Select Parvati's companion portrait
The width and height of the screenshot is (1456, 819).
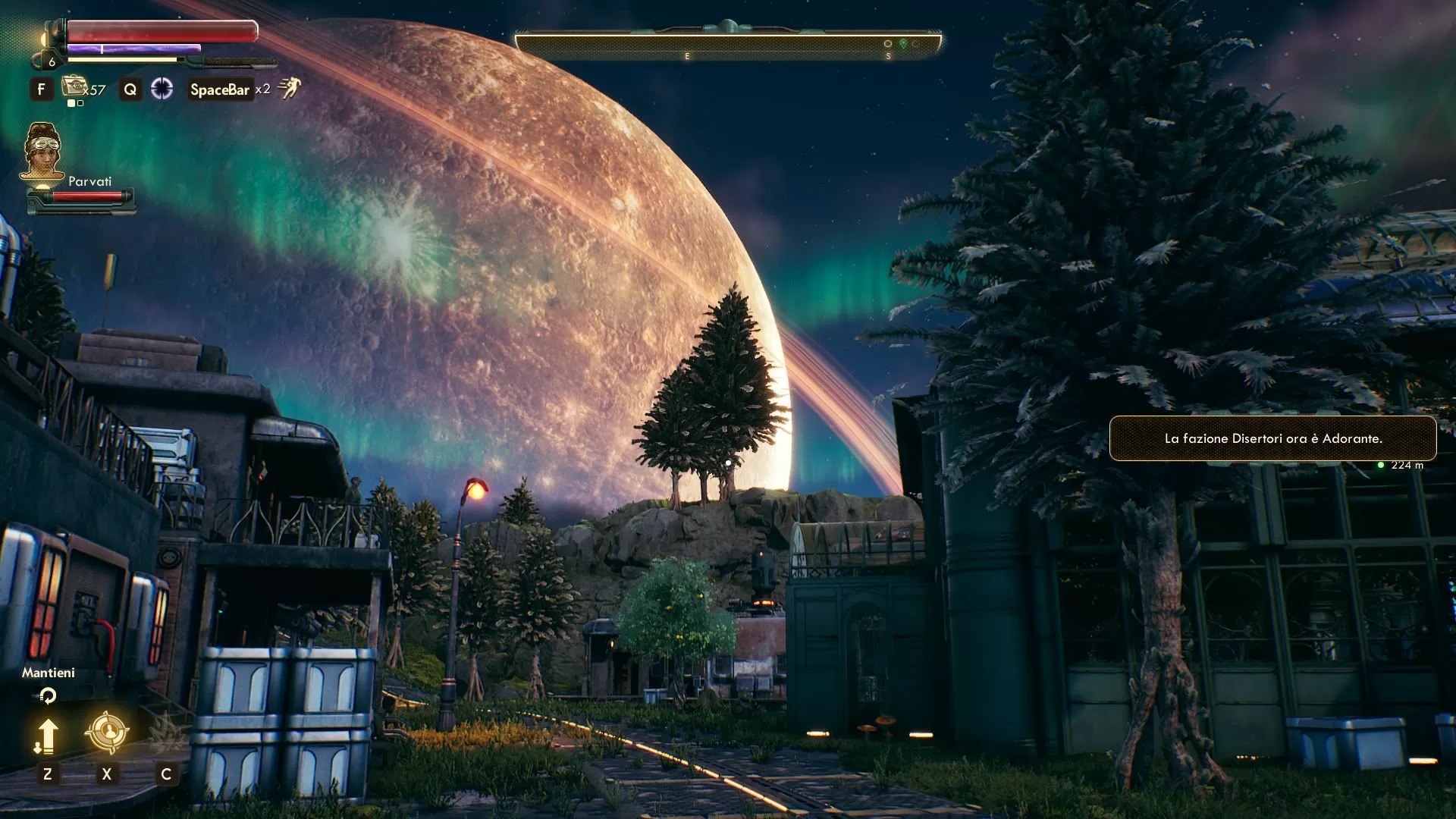[x=42, y=152]
